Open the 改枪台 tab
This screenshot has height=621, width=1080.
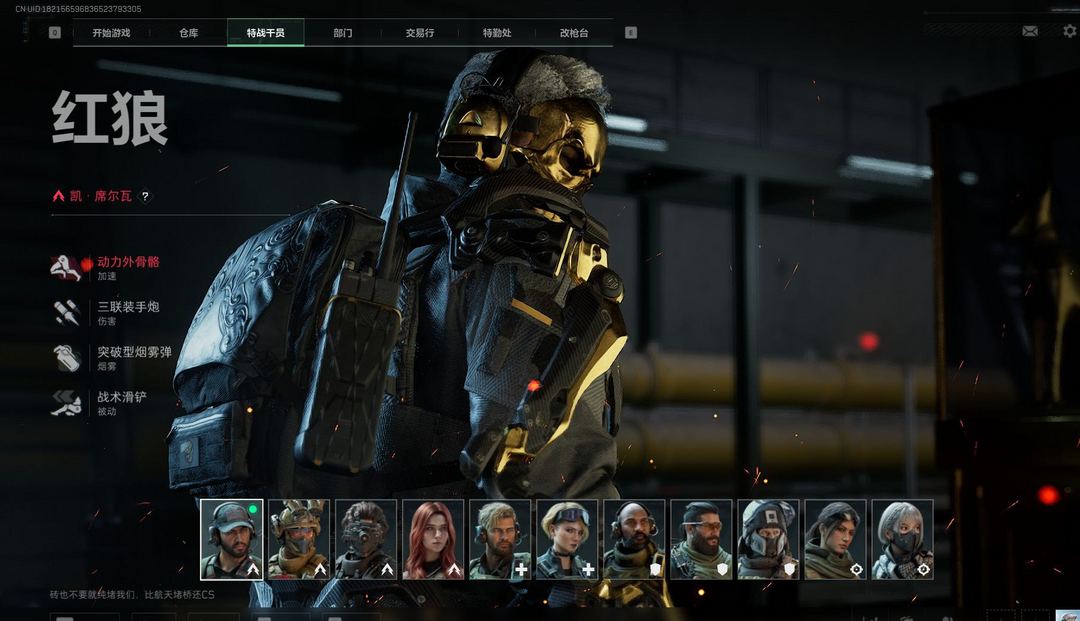pyautogui.click(x=573, y=33)
